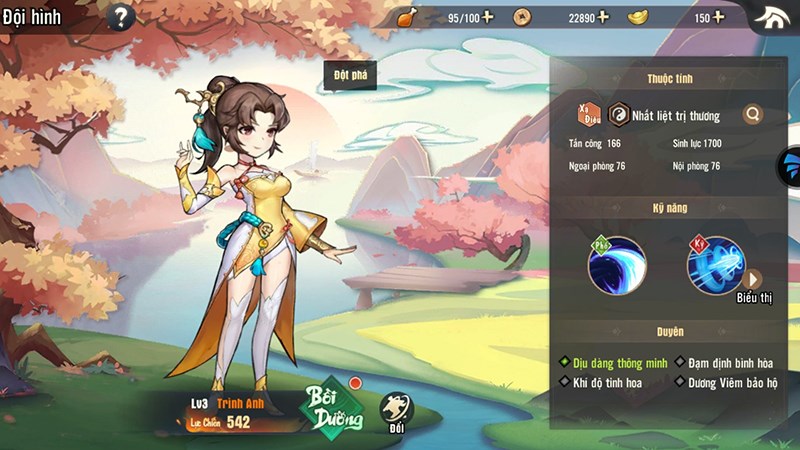Click the Xạ Điêu faction badge
Image resolution: width=800 pixels, height=450 pixels.
pos(588,115)
